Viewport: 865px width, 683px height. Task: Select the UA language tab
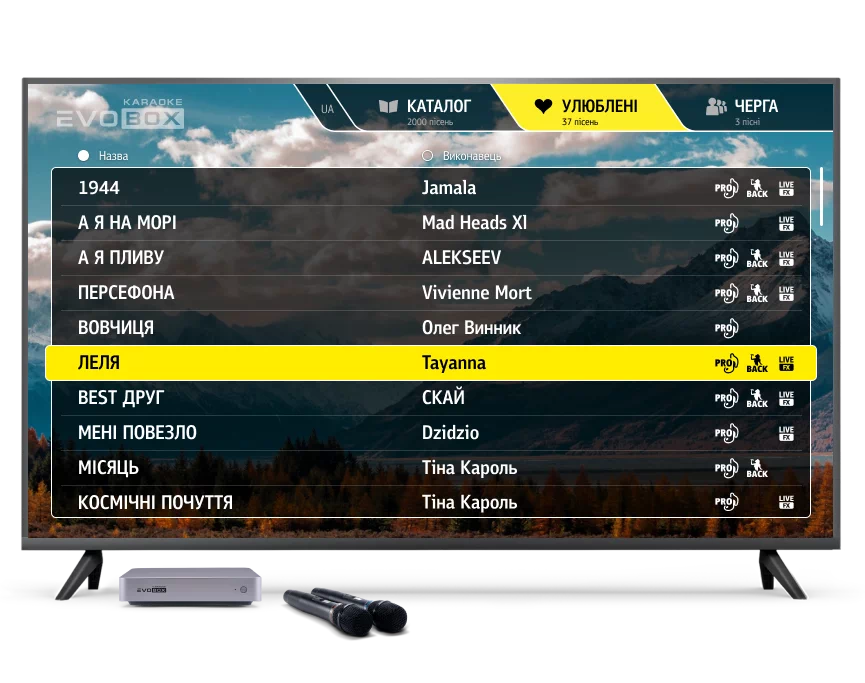[328, 109]
